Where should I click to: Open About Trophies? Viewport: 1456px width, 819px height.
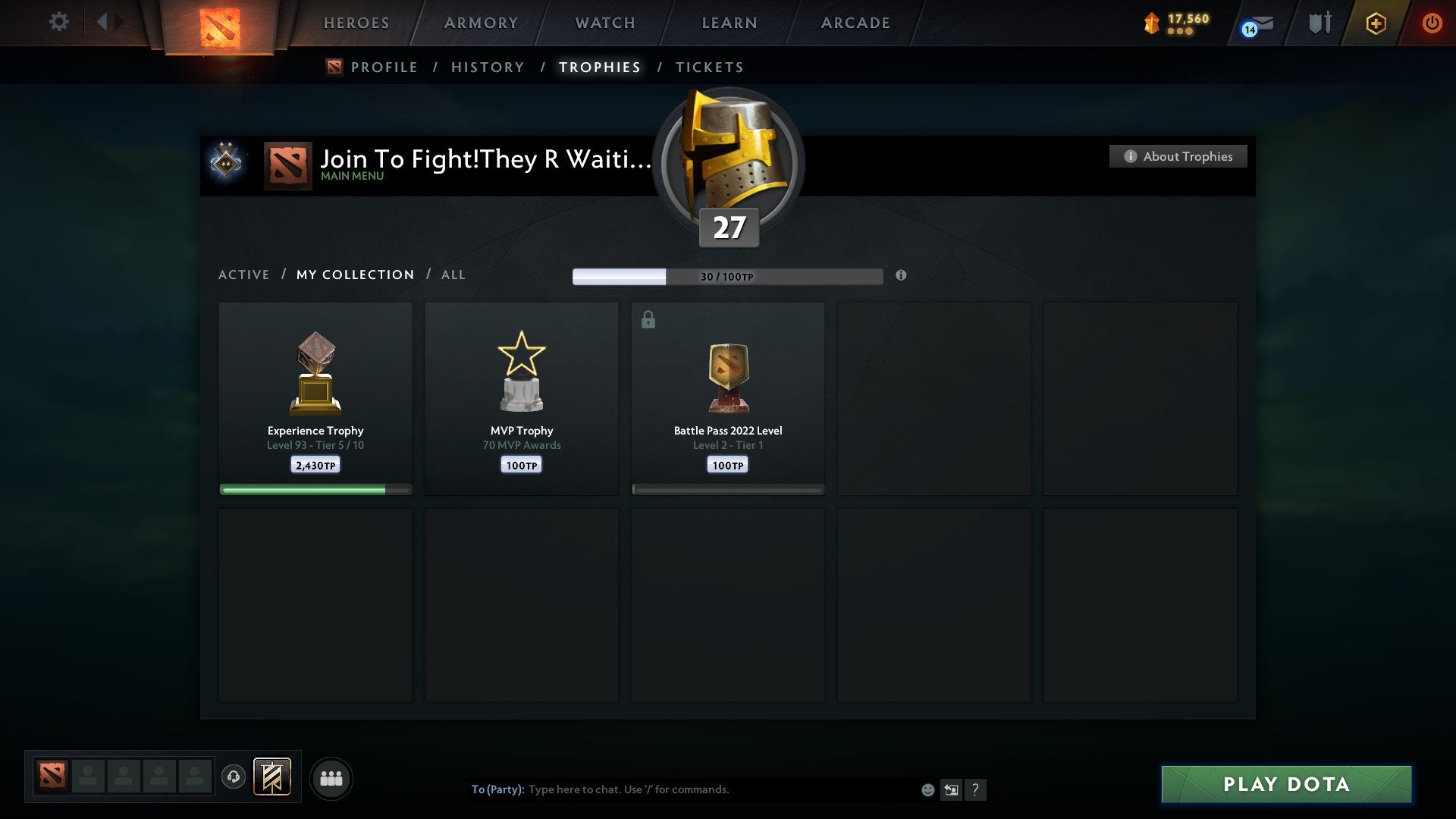click(x=1178, y=156)
